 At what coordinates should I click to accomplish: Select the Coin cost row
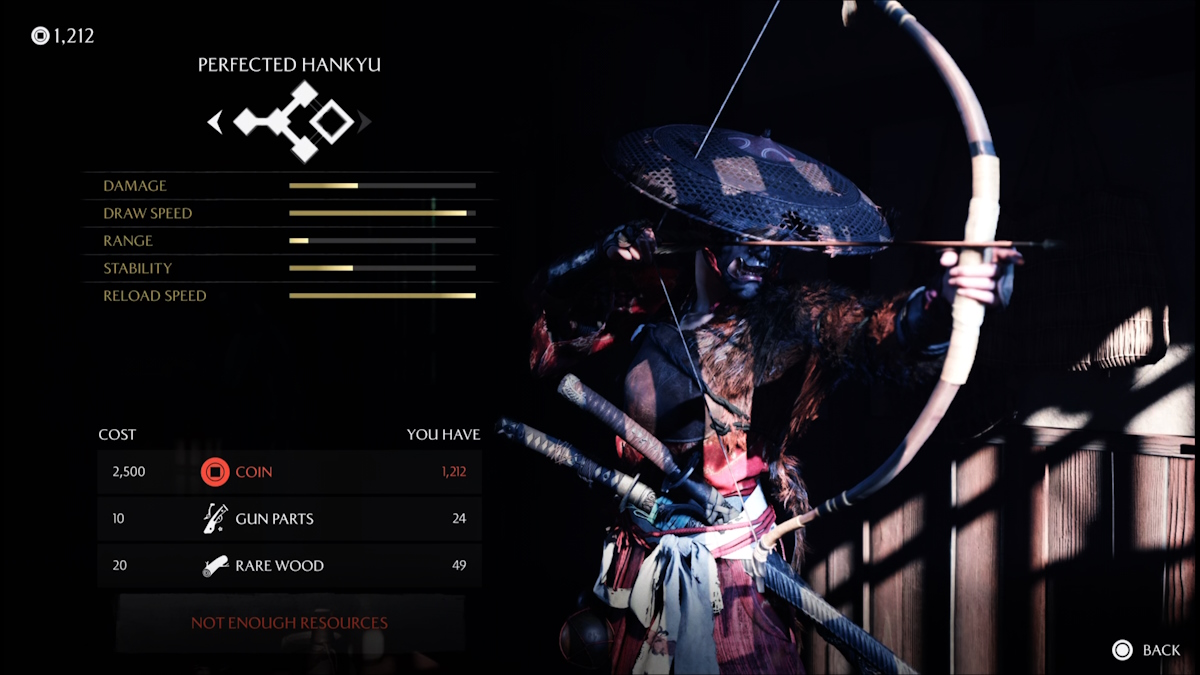(289, 472)
